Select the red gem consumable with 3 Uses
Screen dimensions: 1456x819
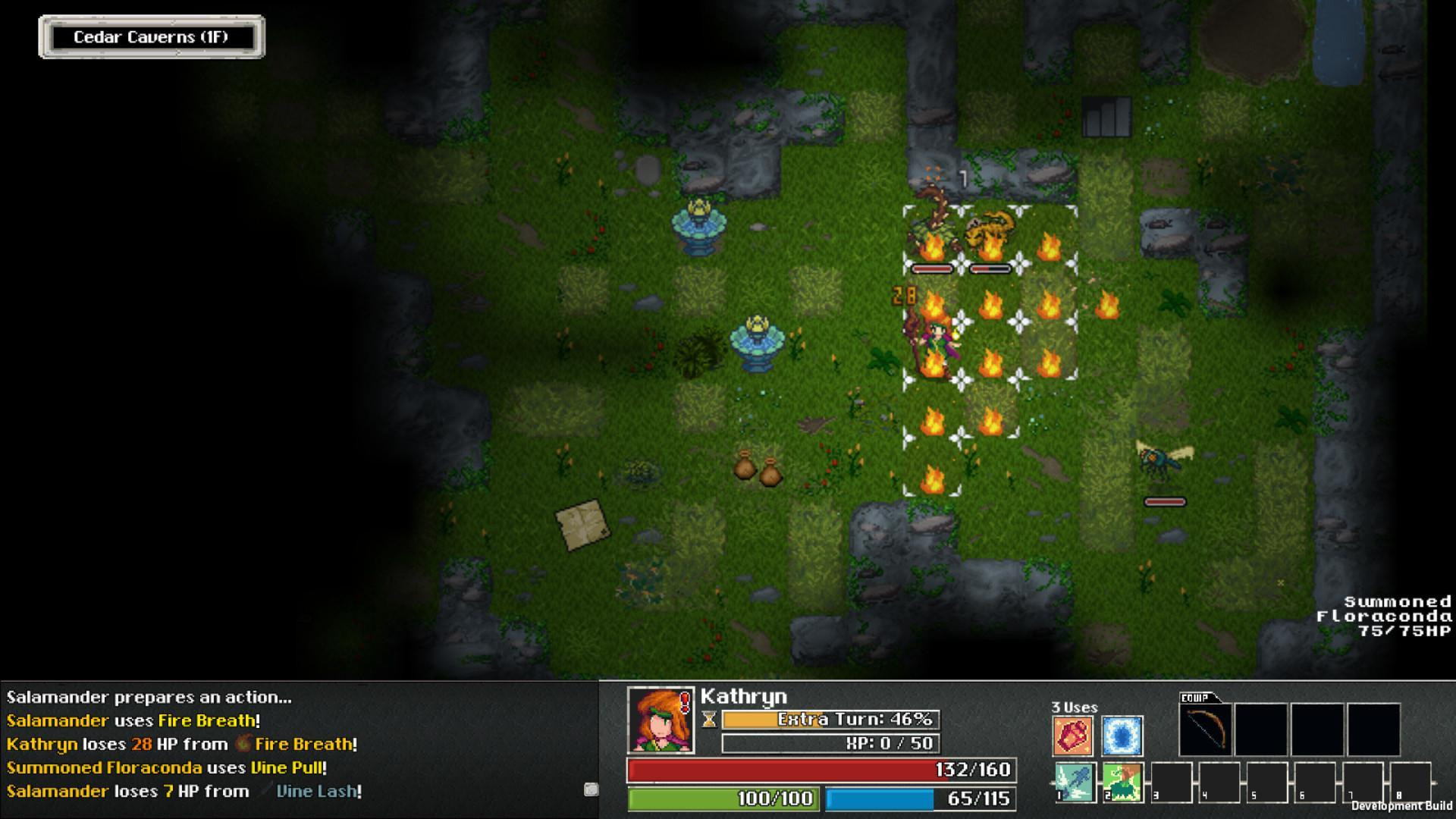(x=1073, y=736)
